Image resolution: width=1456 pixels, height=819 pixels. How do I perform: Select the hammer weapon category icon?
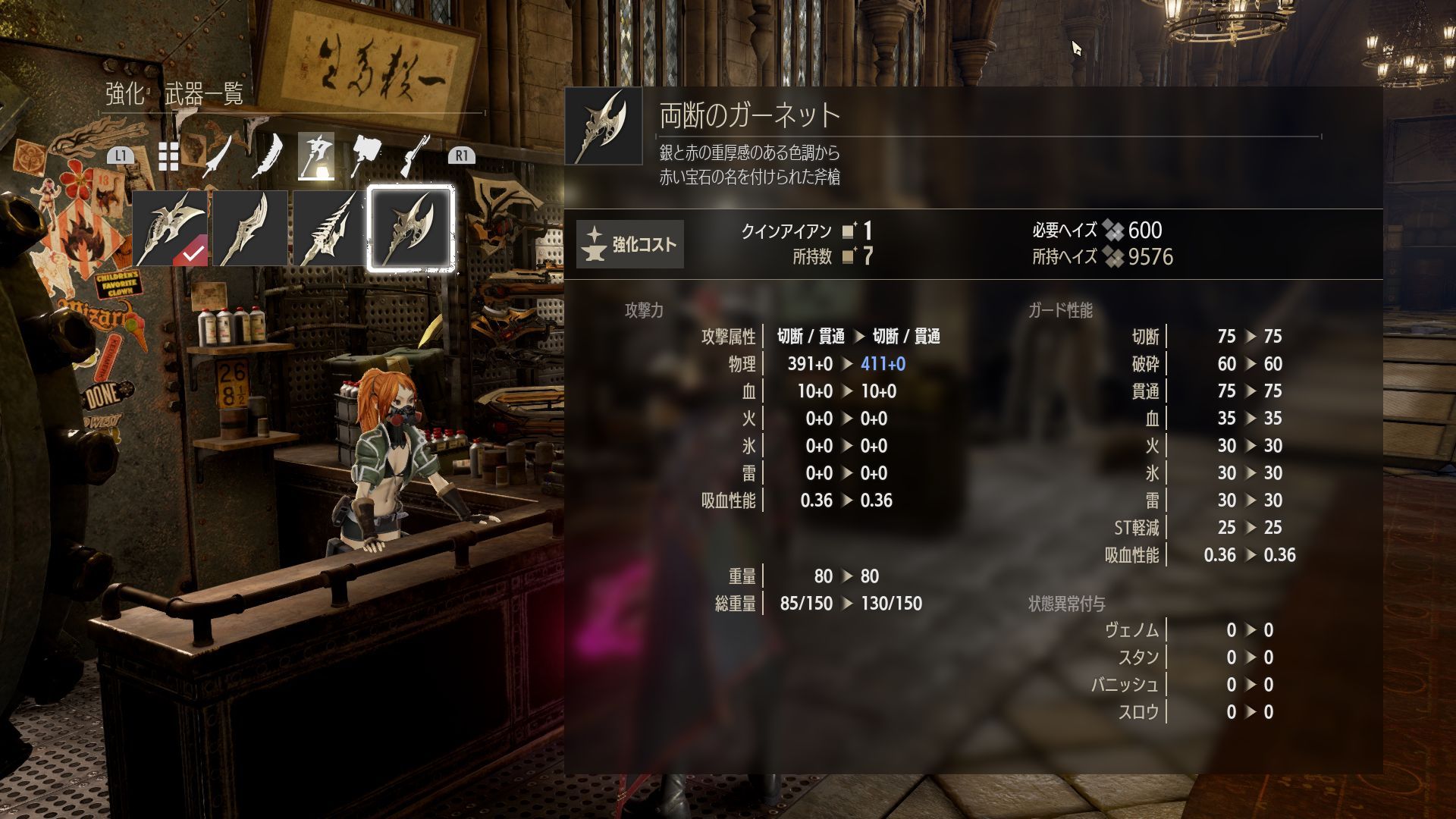366,155
